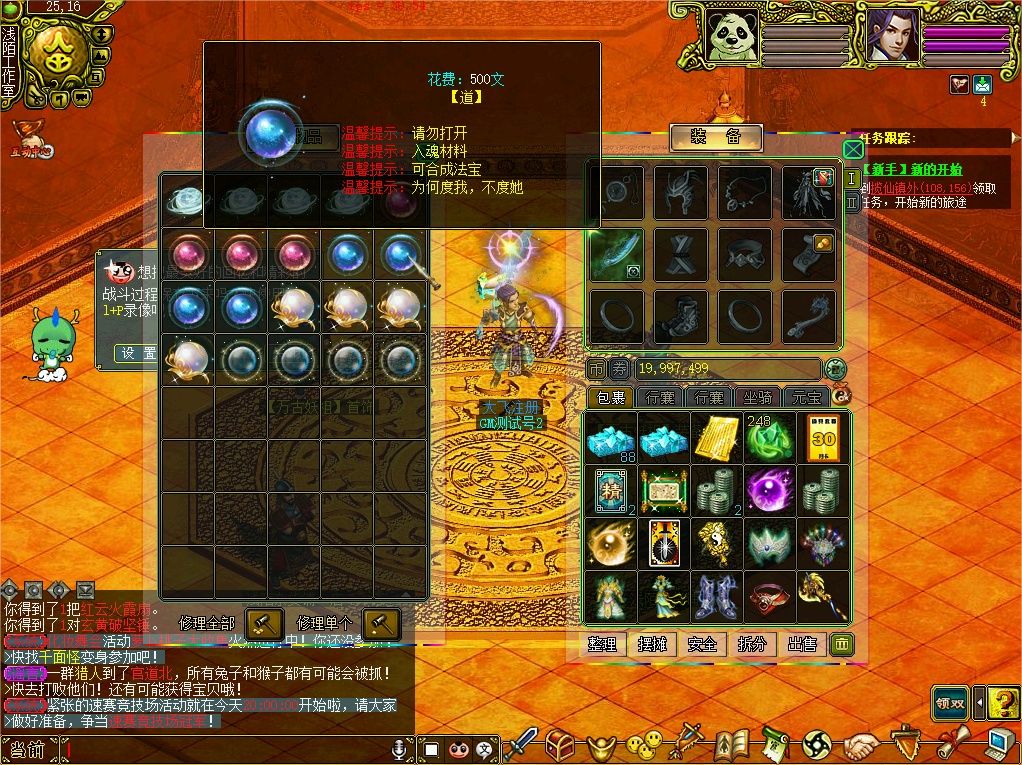Click the 修理全部 hammer button
Screen dimensions: 1022x765
click(x=265, y=622)
